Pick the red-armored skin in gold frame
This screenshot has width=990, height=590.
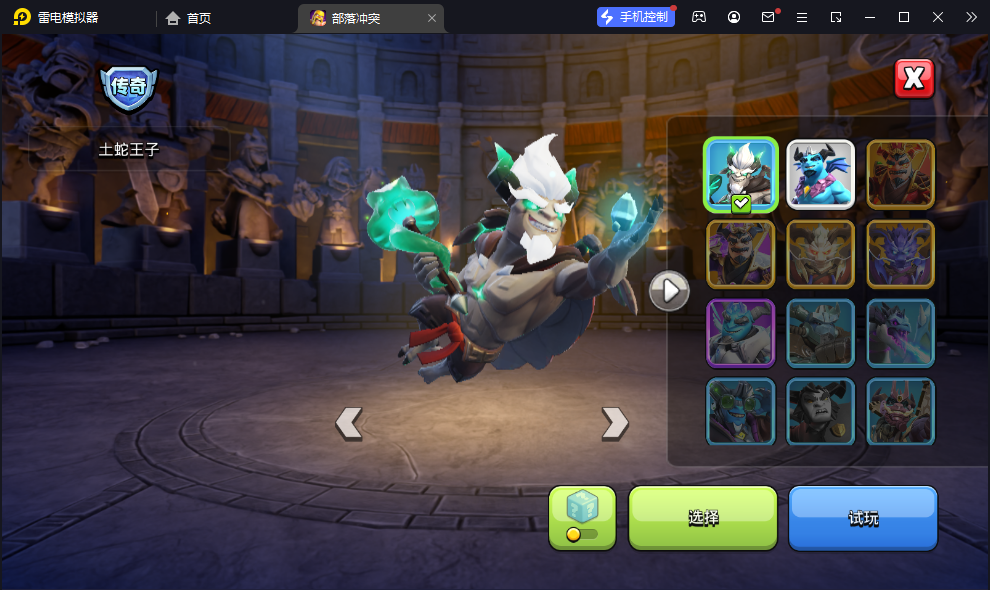(x=900, y=174)
